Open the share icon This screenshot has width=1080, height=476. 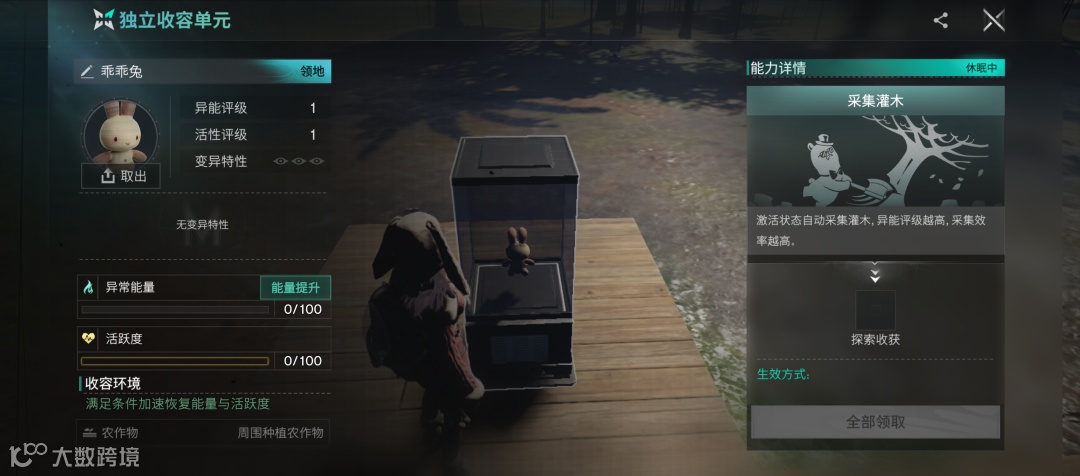940,20
